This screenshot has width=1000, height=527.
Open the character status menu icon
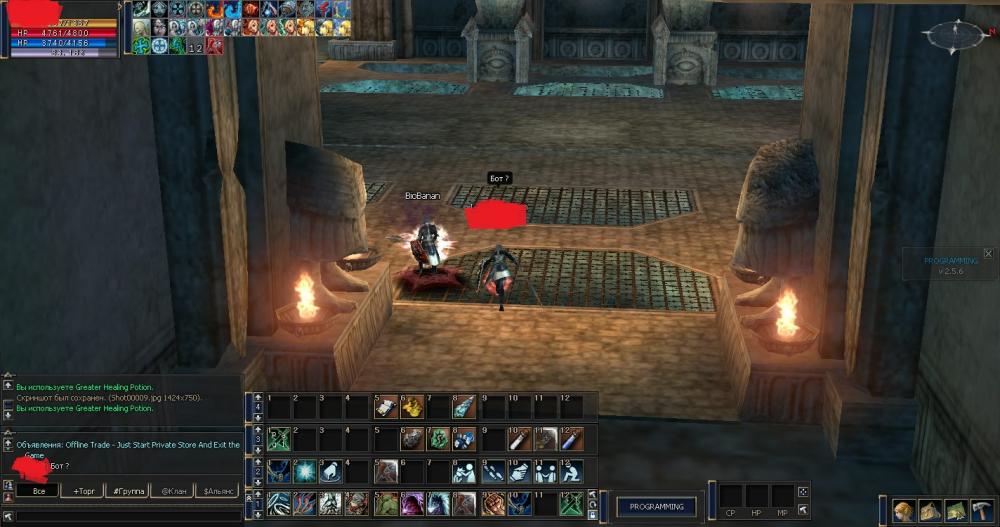pyautogui.click(x=904, y=512)
